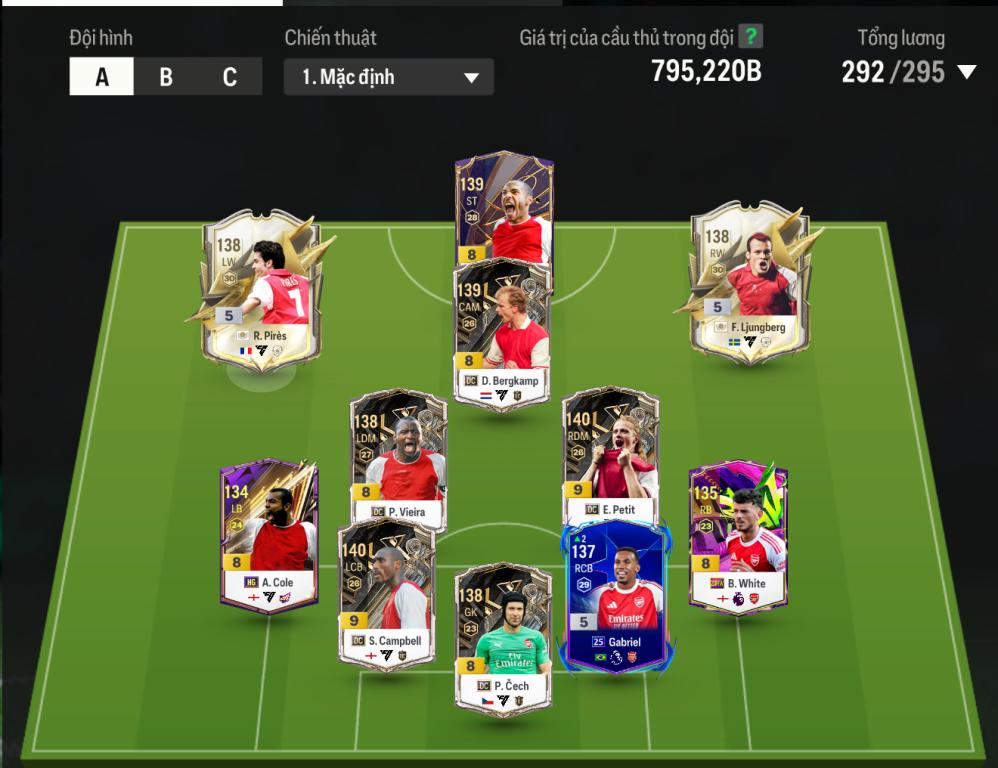
Task: Select the B. White RB card
Action: click(x=738, y=535)
